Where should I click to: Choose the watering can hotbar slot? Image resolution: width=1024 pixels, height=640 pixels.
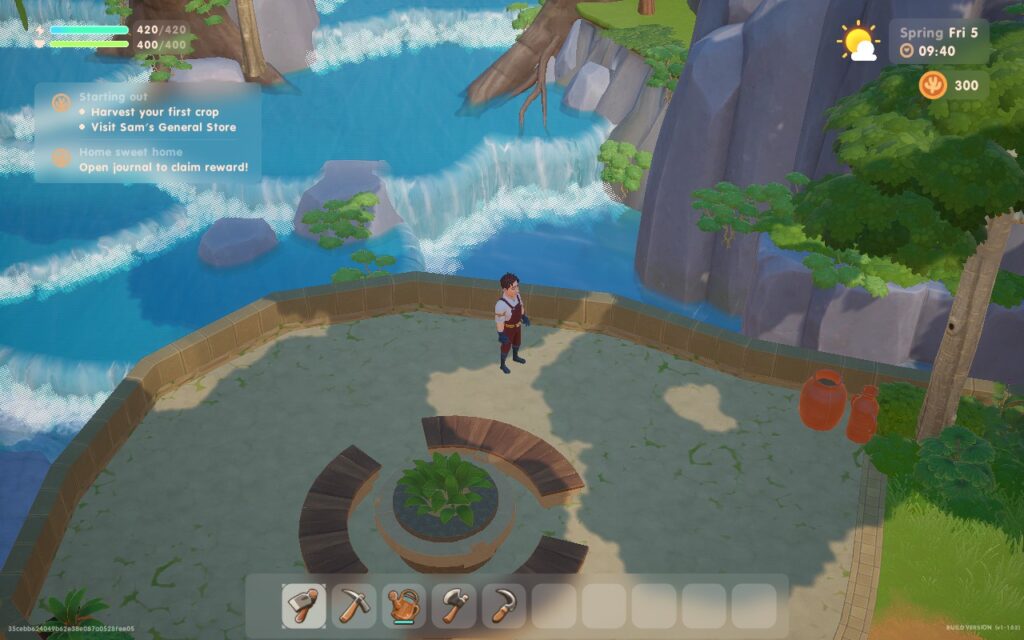pos(404,606)
